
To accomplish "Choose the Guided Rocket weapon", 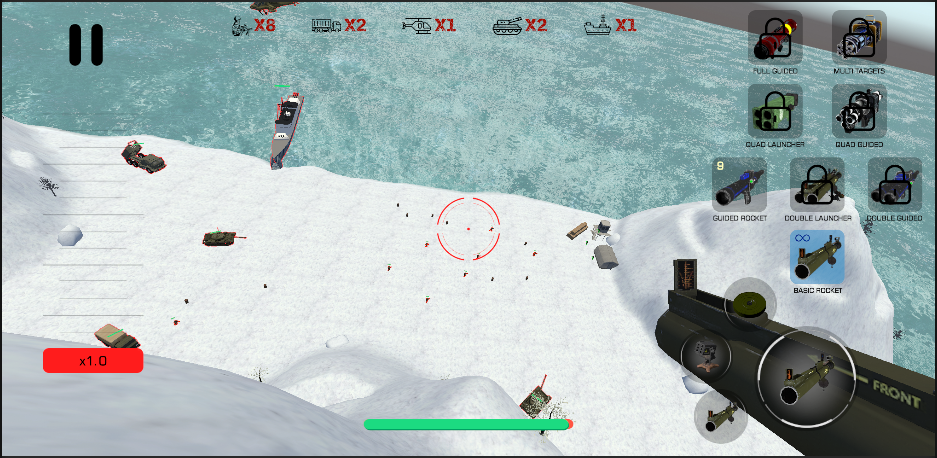I will (x=738, y=185).
